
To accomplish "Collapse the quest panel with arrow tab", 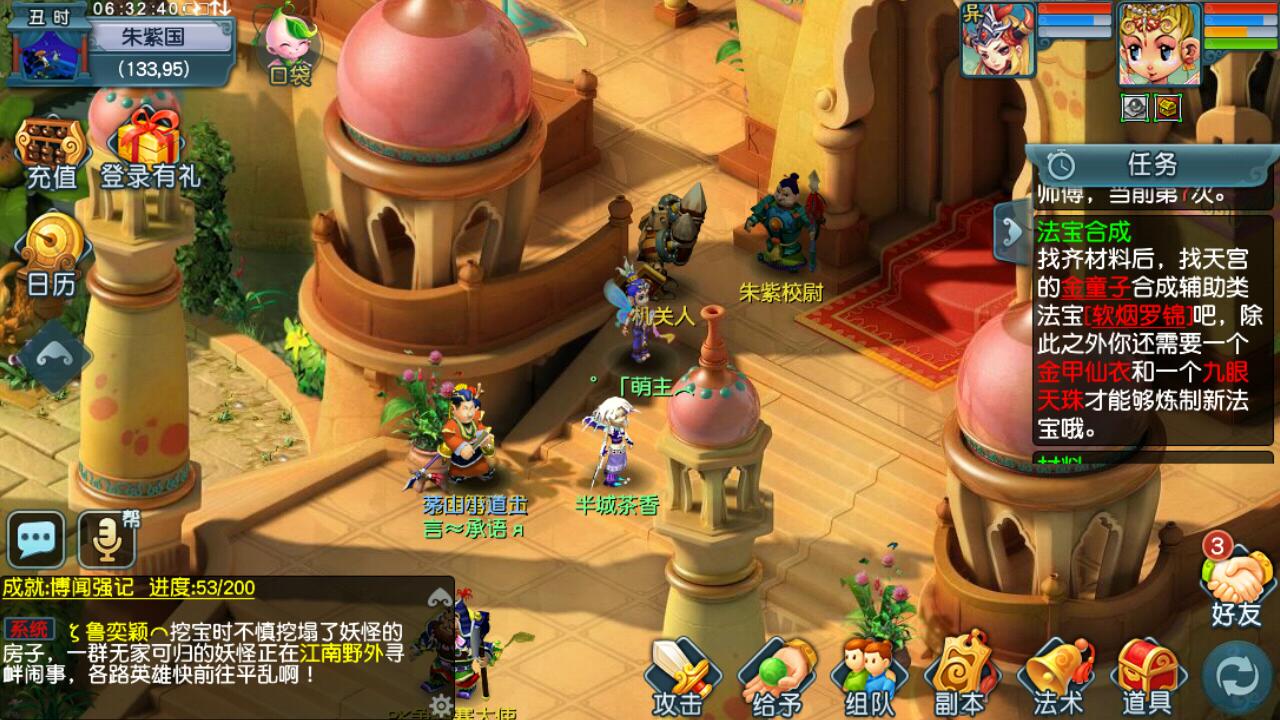I will click(1012, 232).
